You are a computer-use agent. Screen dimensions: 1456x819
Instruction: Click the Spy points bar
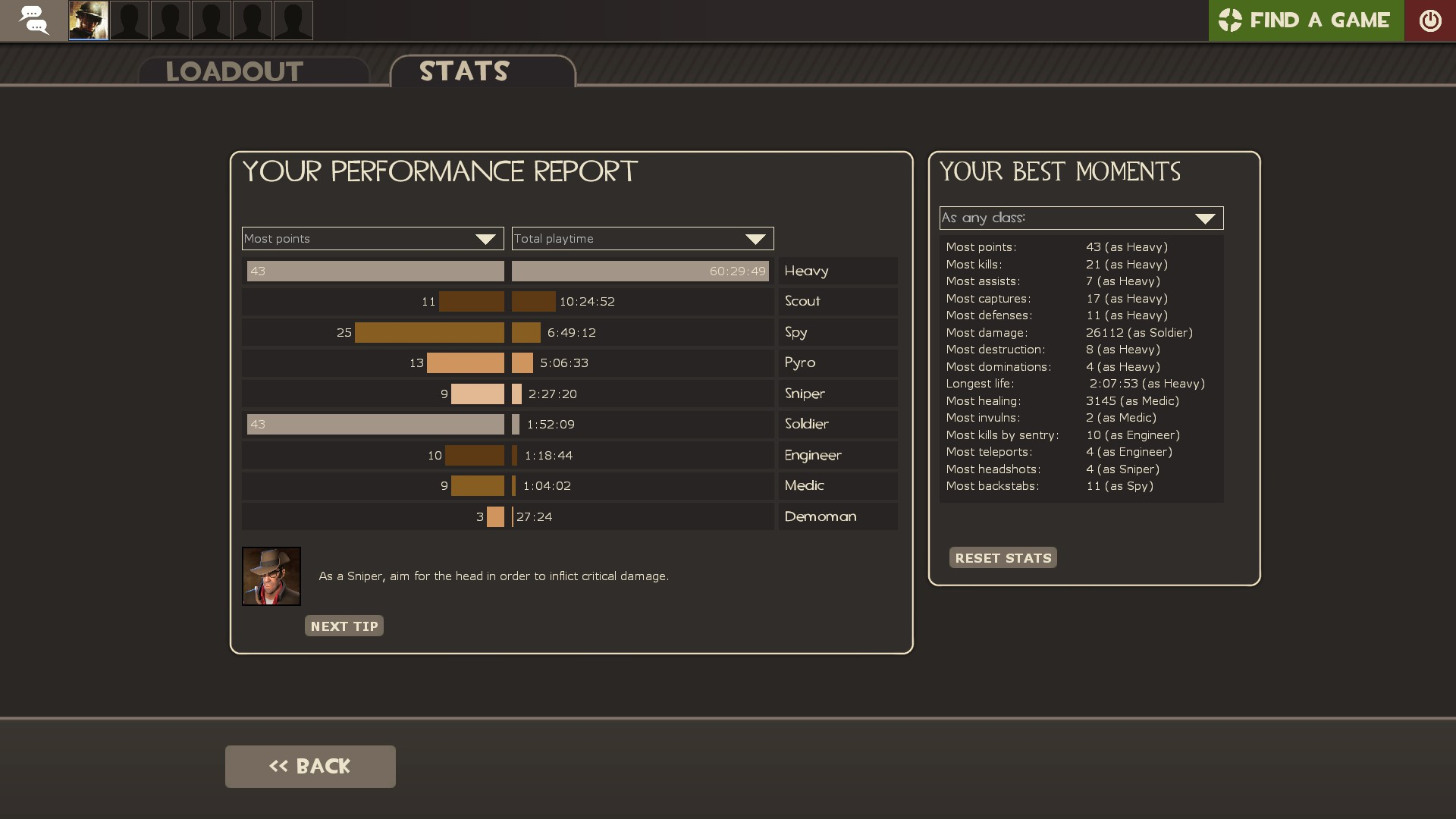pos(428,332)
